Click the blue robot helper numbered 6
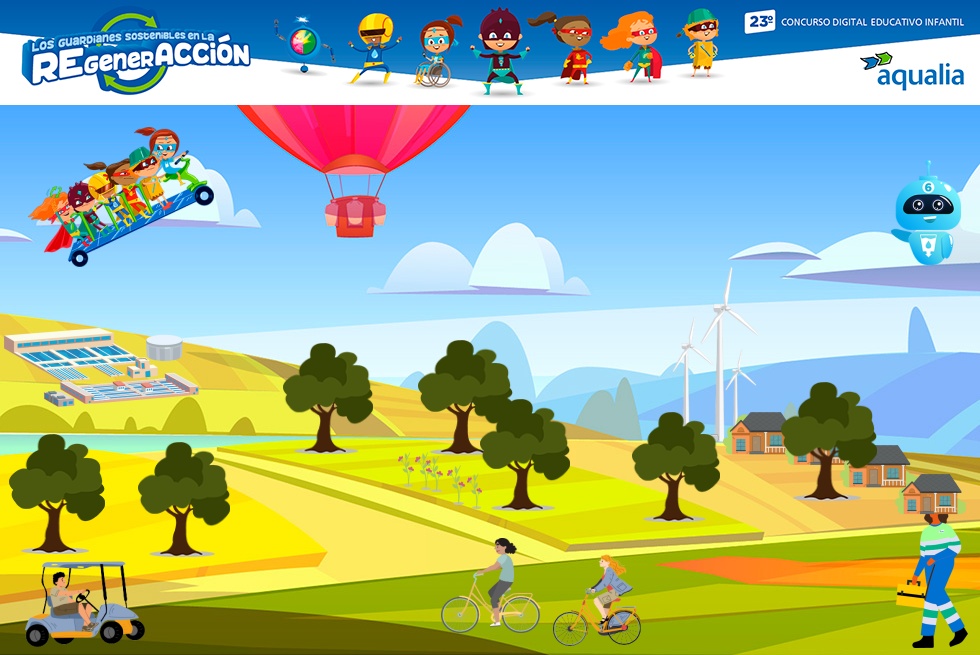 point(926,214)
